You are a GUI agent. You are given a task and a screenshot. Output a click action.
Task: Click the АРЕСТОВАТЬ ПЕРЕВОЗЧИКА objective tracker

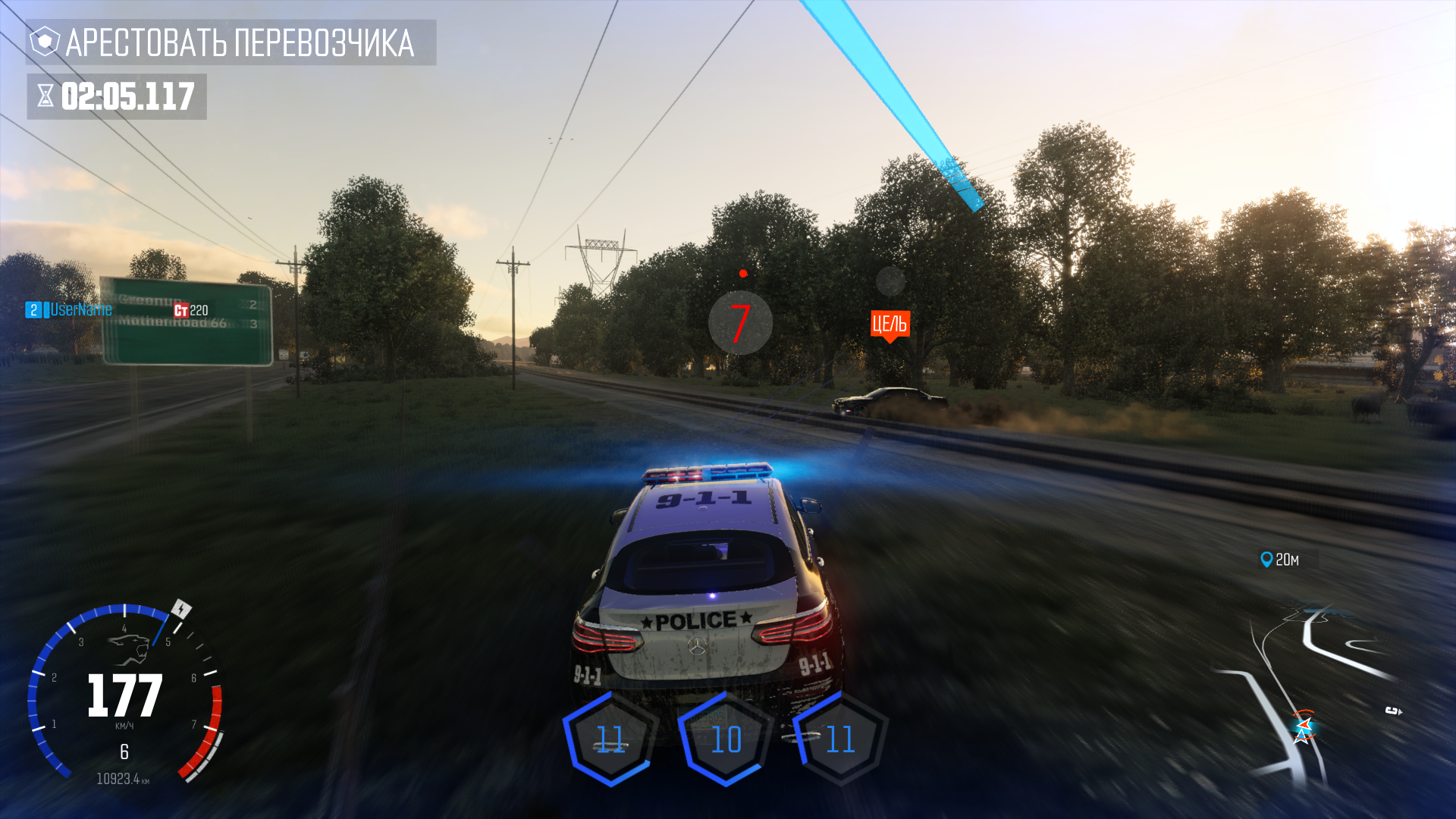pos(231,42)
